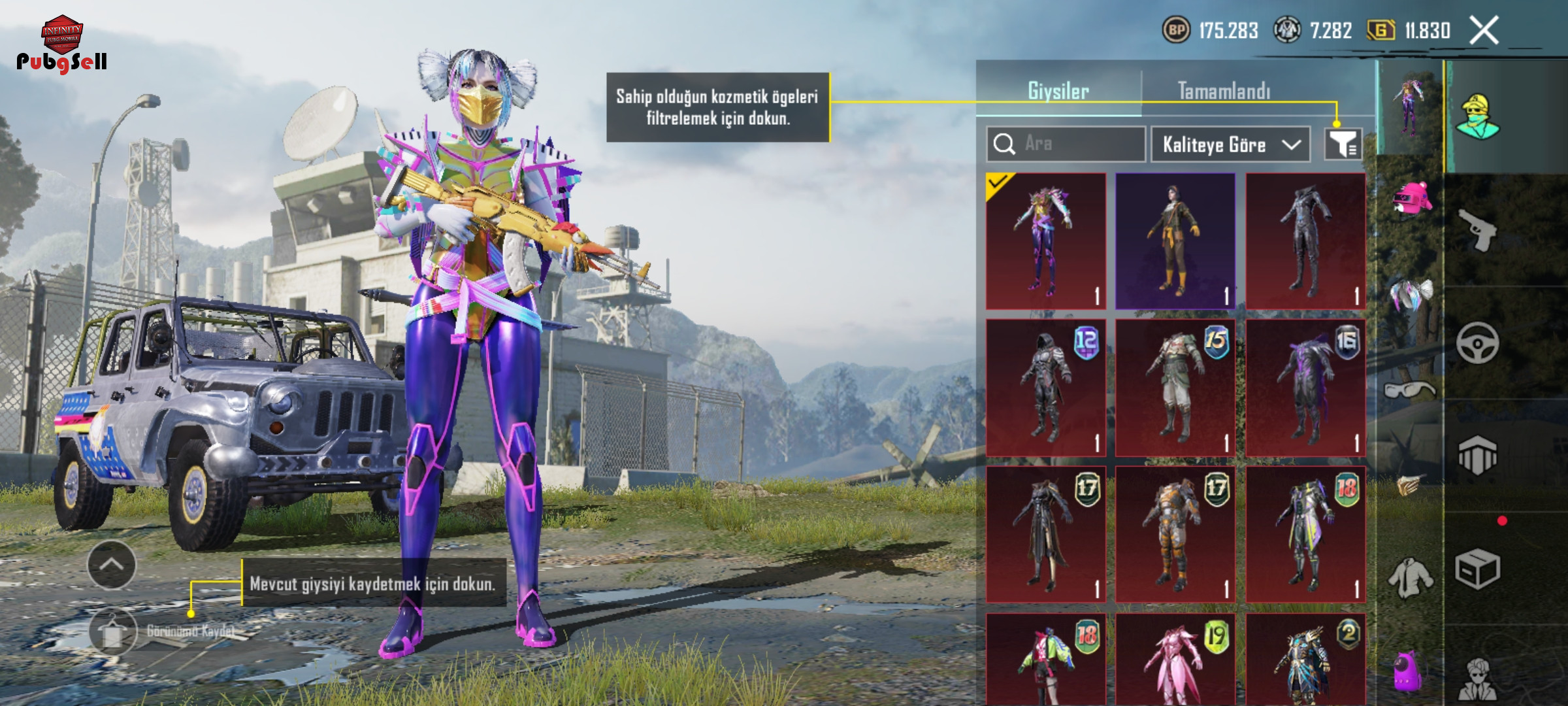This screenshot has width=1568, height=706.
Task: Expand the round up-arrow button
Action: point(112,565)
